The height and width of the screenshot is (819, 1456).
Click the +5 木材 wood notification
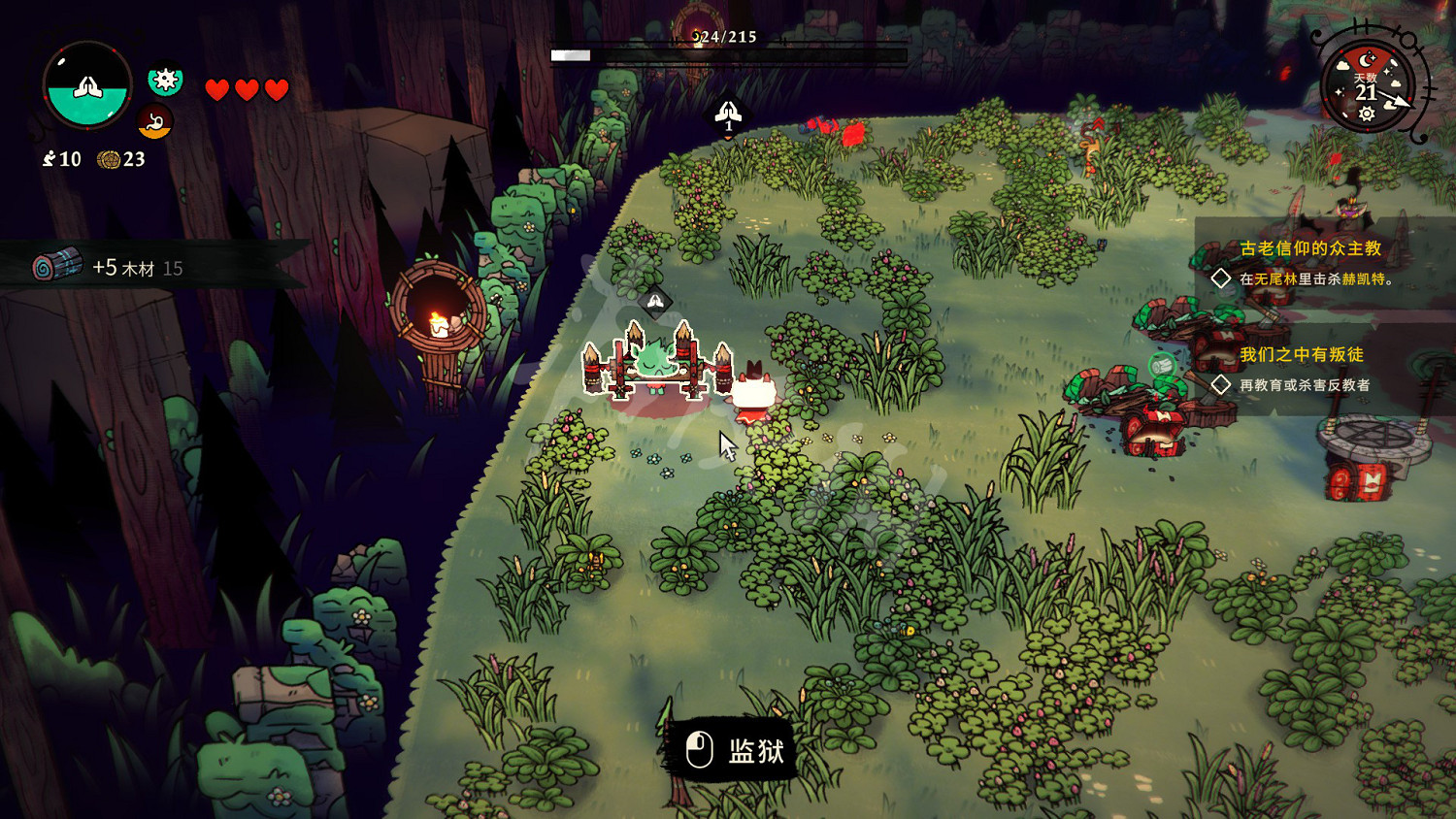point(136,267)
